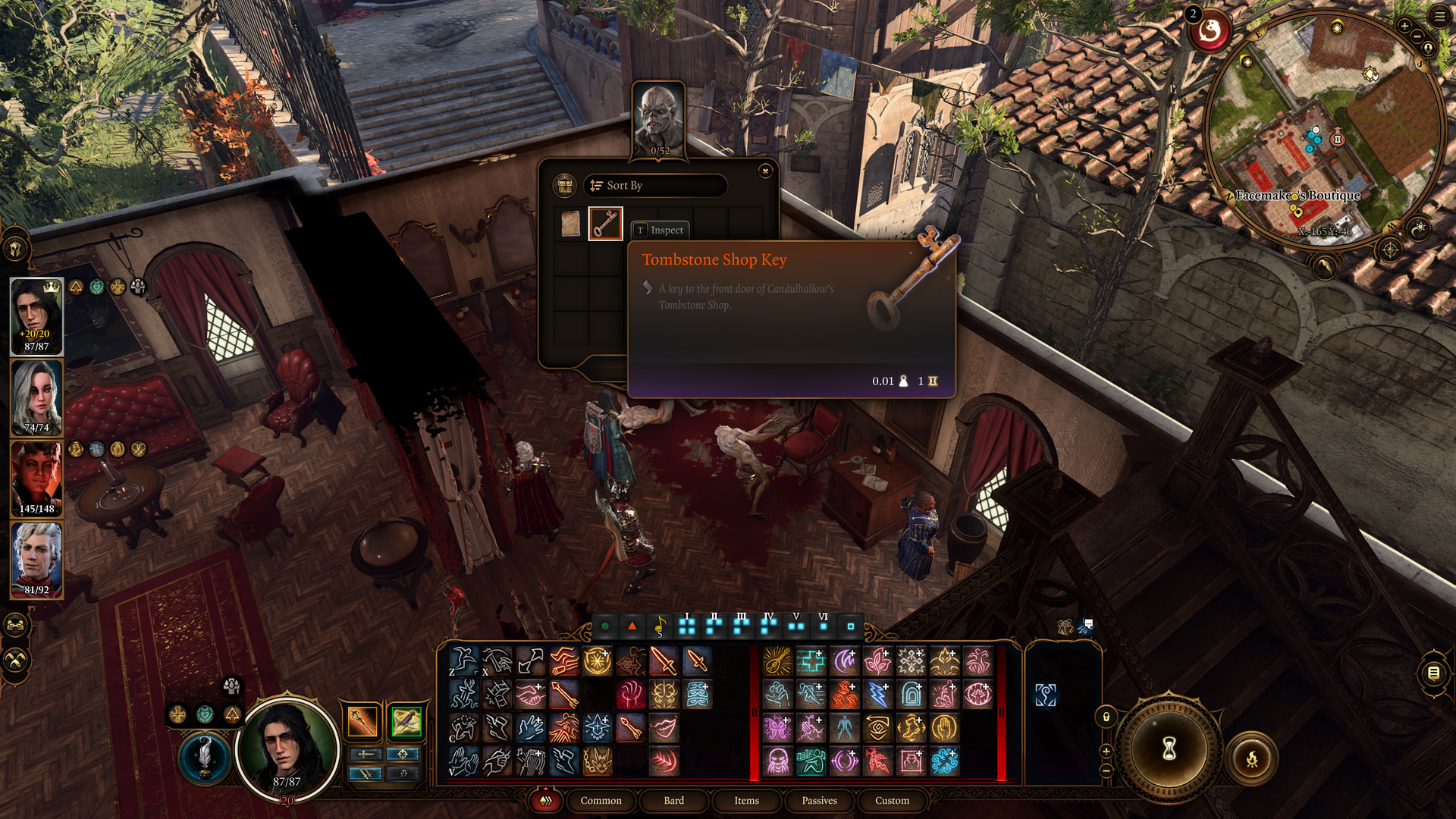This screenshot has width=1456, height=819.
Task: Switch to the Bard hotbar tab
Action: click(673, 801)
